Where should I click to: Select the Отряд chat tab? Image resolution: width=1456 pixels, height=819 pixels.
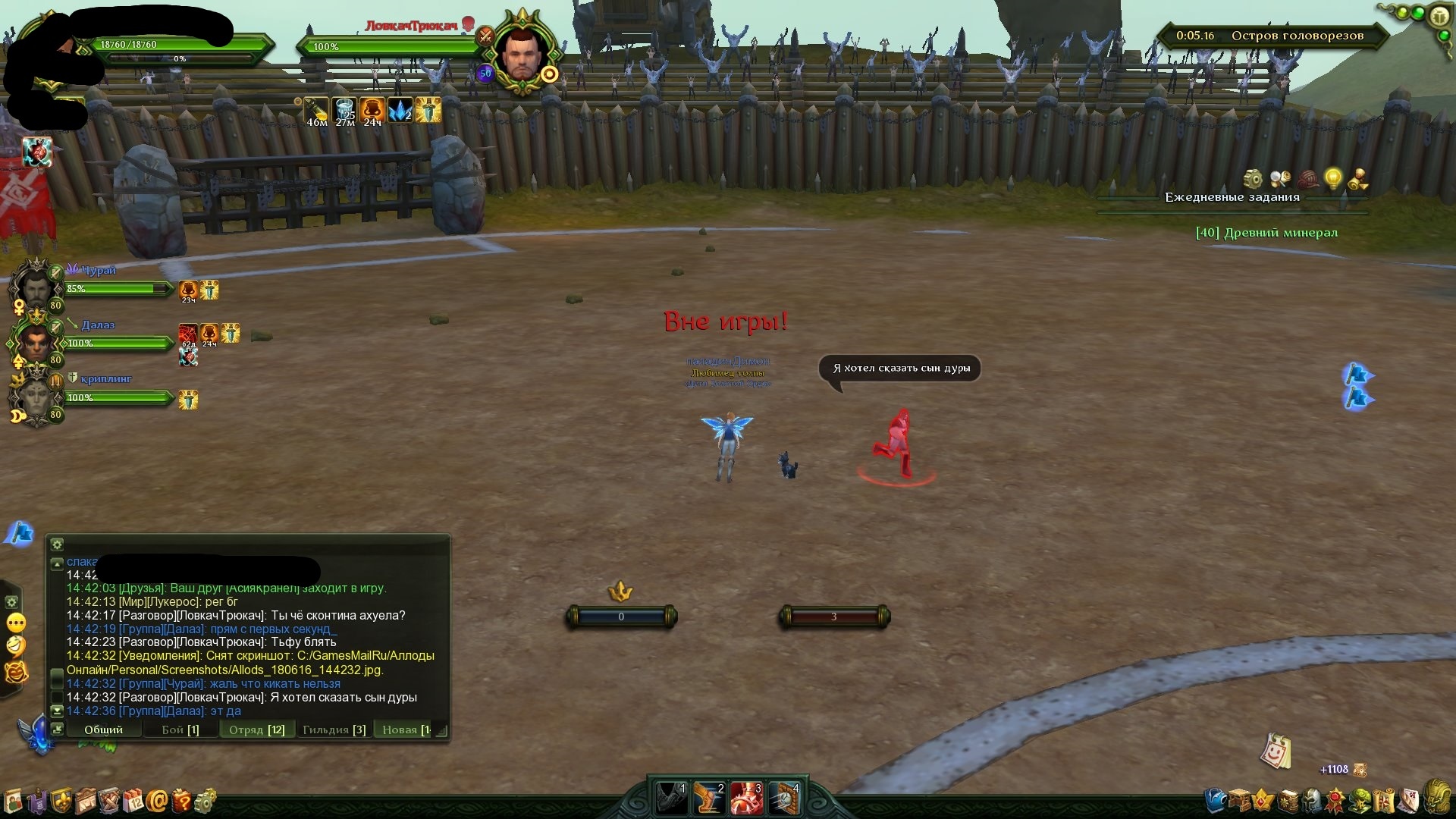click(257, 730)
